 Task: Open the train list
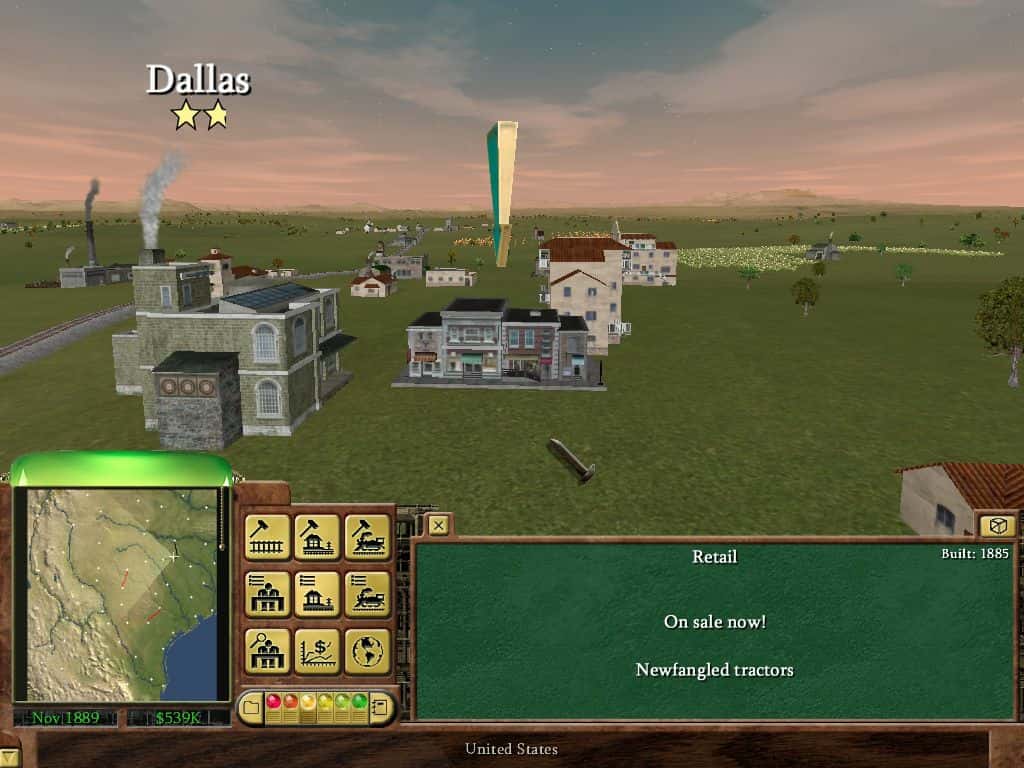click(367, 594)
